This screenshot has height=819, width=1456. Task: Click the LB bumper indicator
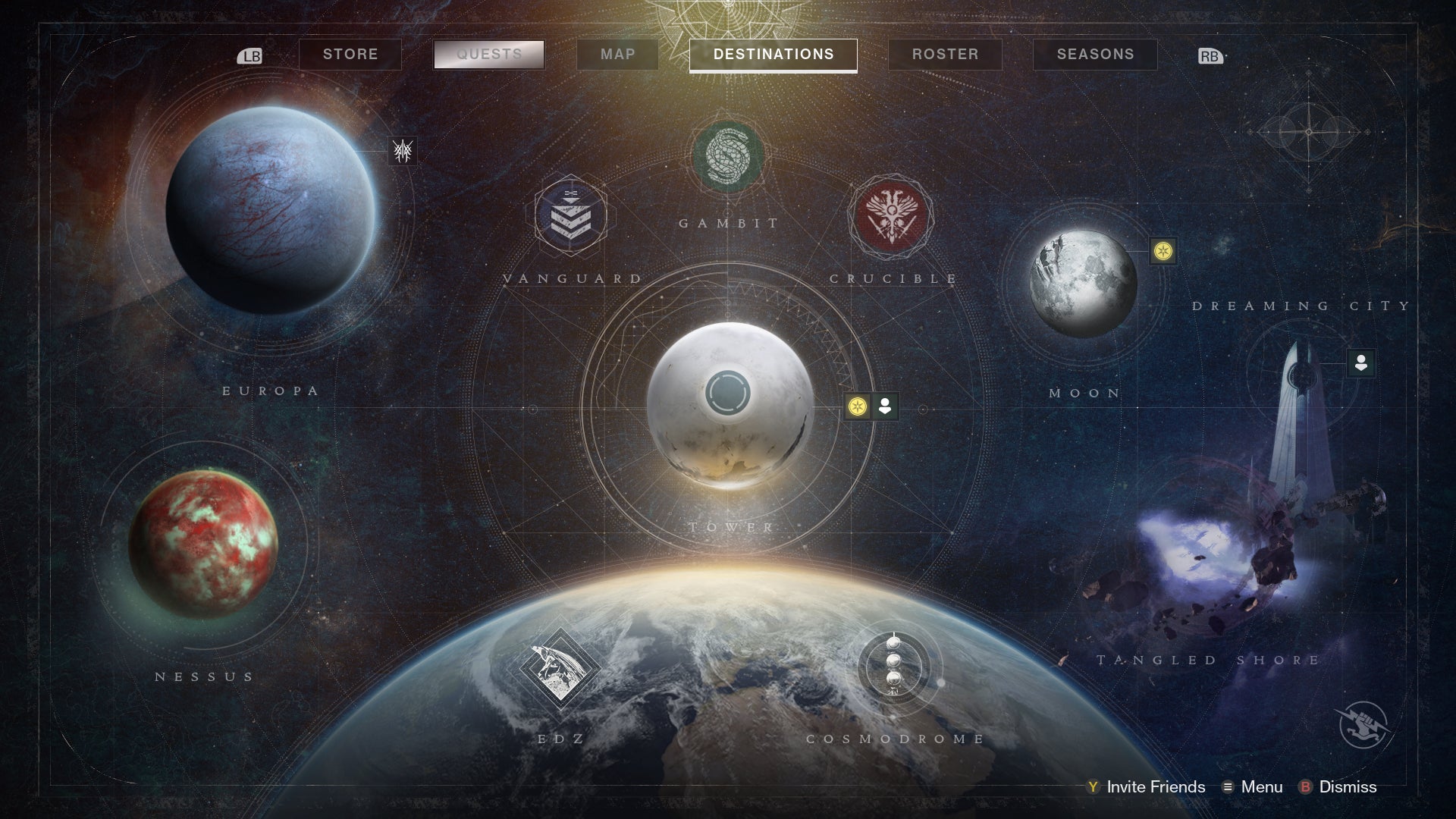250,55
